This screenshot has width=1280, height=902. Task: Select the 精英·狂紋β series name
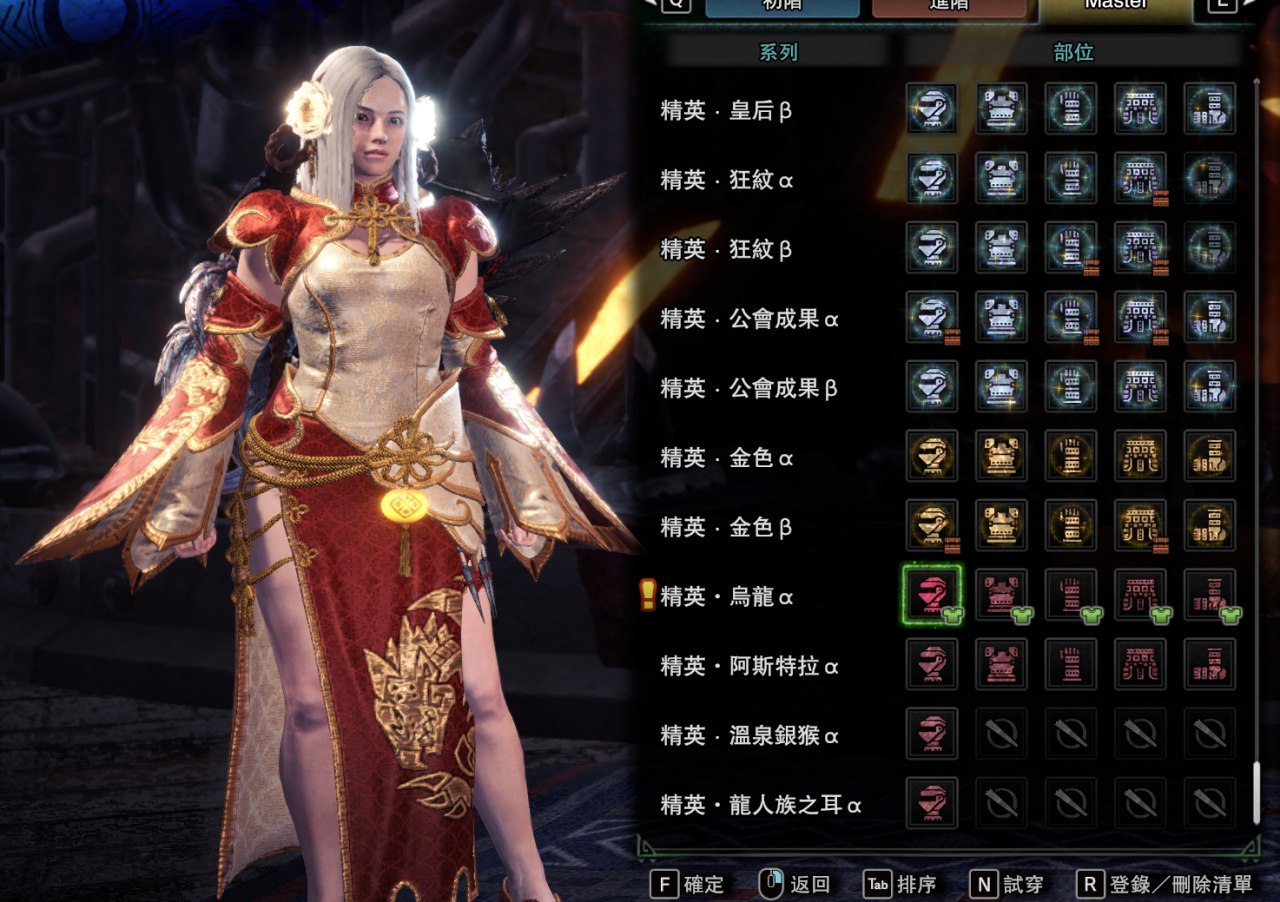tap(726, 249)
